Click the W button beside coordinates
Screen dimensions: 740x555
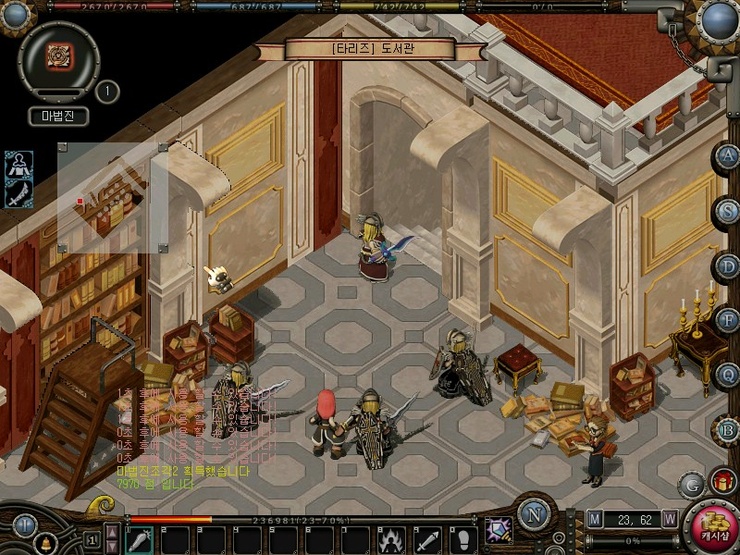pos(670,519)
